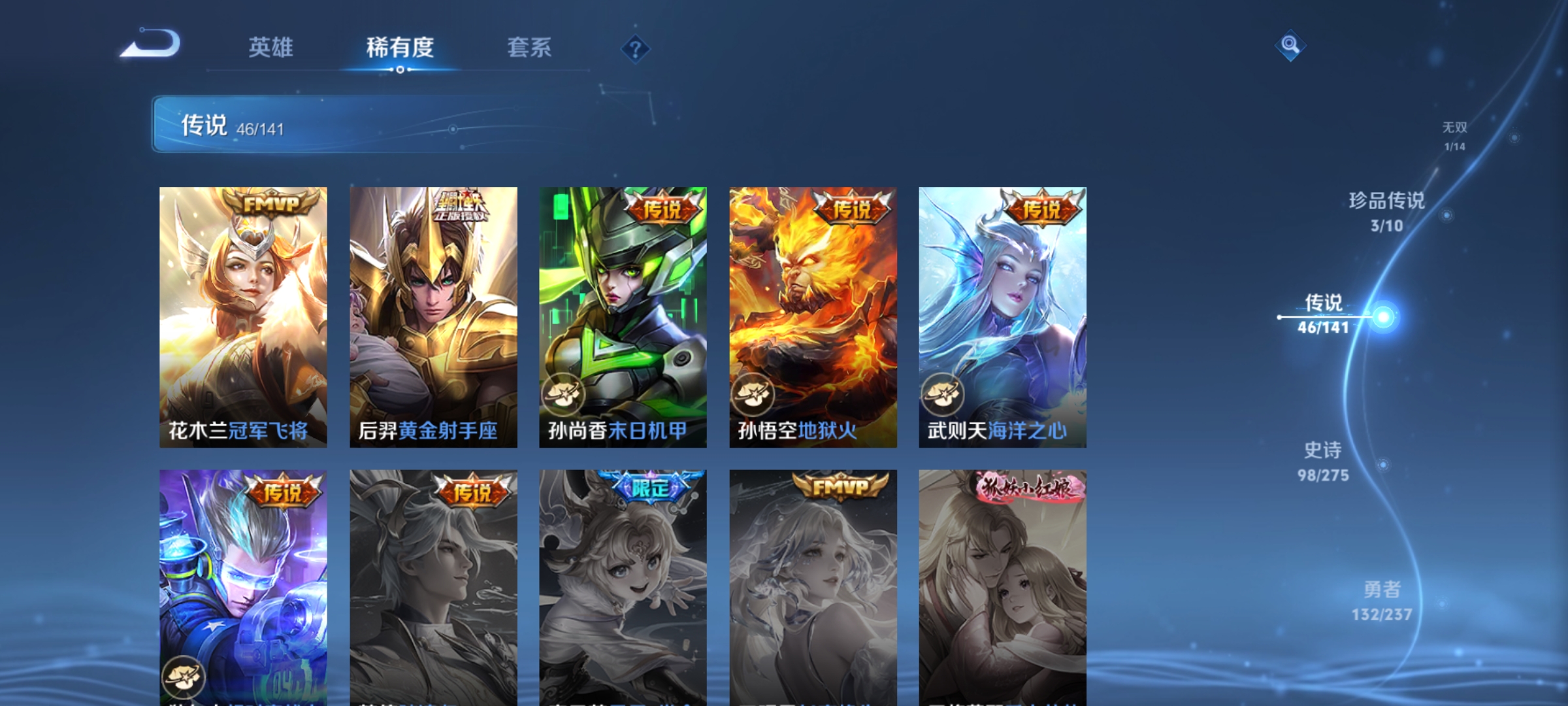Switch to the 套系 tab
Viewport: 1568px width, 706px height.
(530, 48)
